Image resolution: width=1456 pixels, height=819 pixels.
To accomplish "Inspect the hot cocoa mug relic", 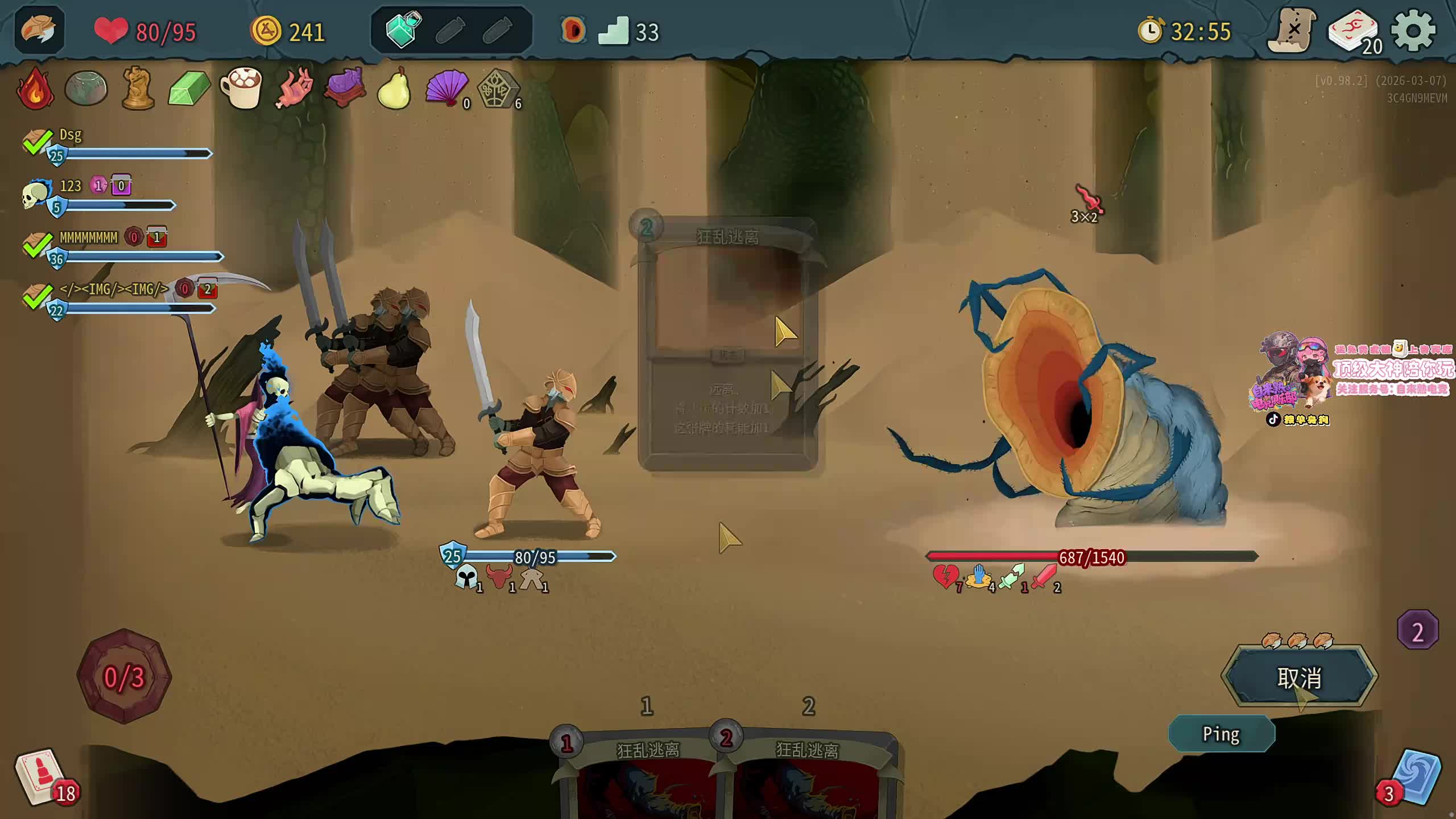I will pyautogui.click(x=241, y=88).
